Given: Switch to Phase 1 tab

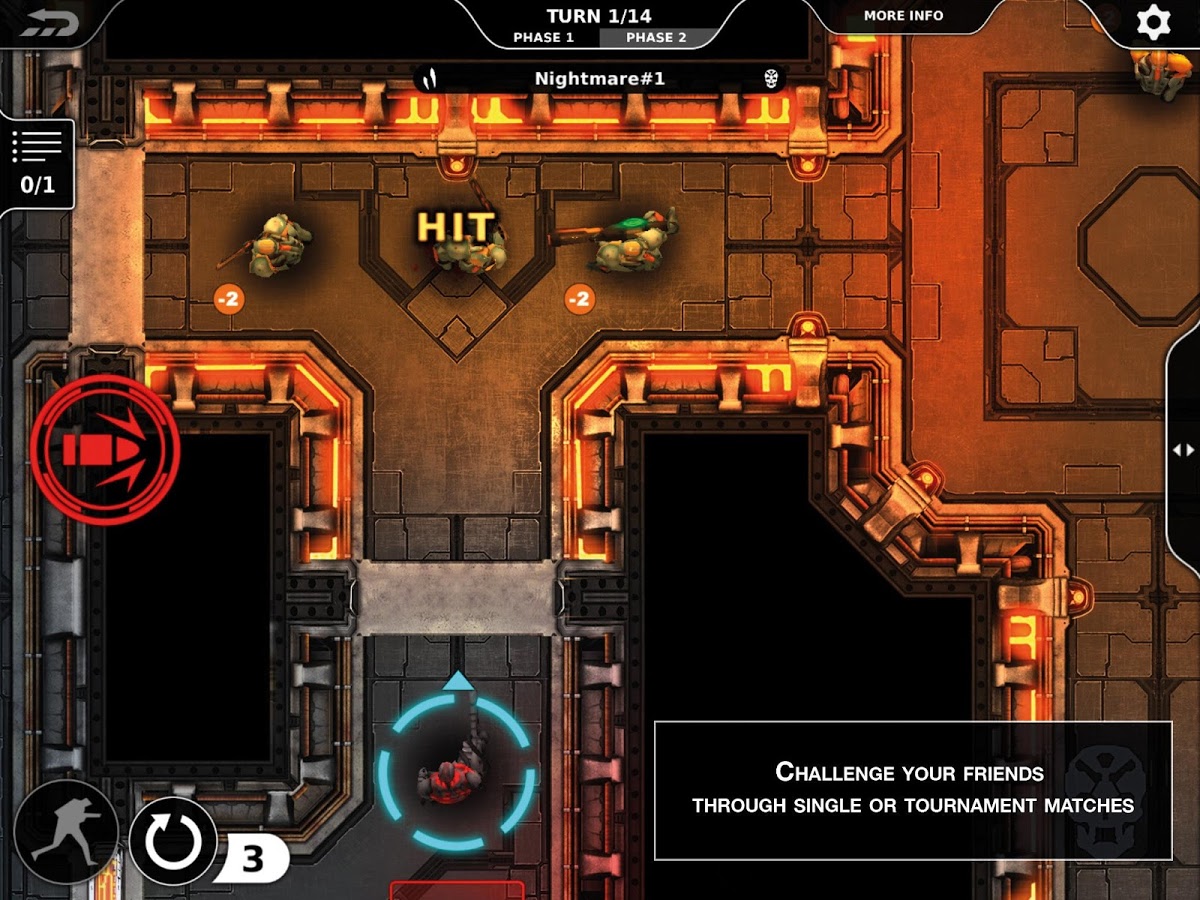Looking at the screenshot, I should click(x=543, y=38).
